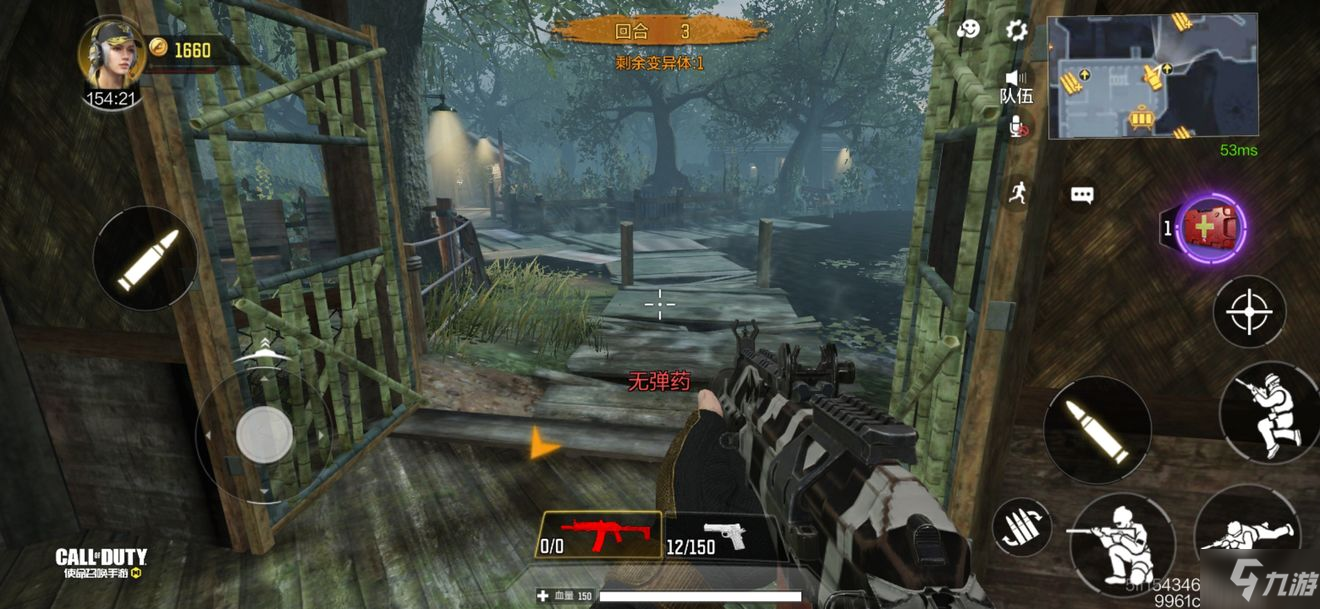Expand the minimap
Viewport: 1320px width, 609px height.
coord(1152,76)
